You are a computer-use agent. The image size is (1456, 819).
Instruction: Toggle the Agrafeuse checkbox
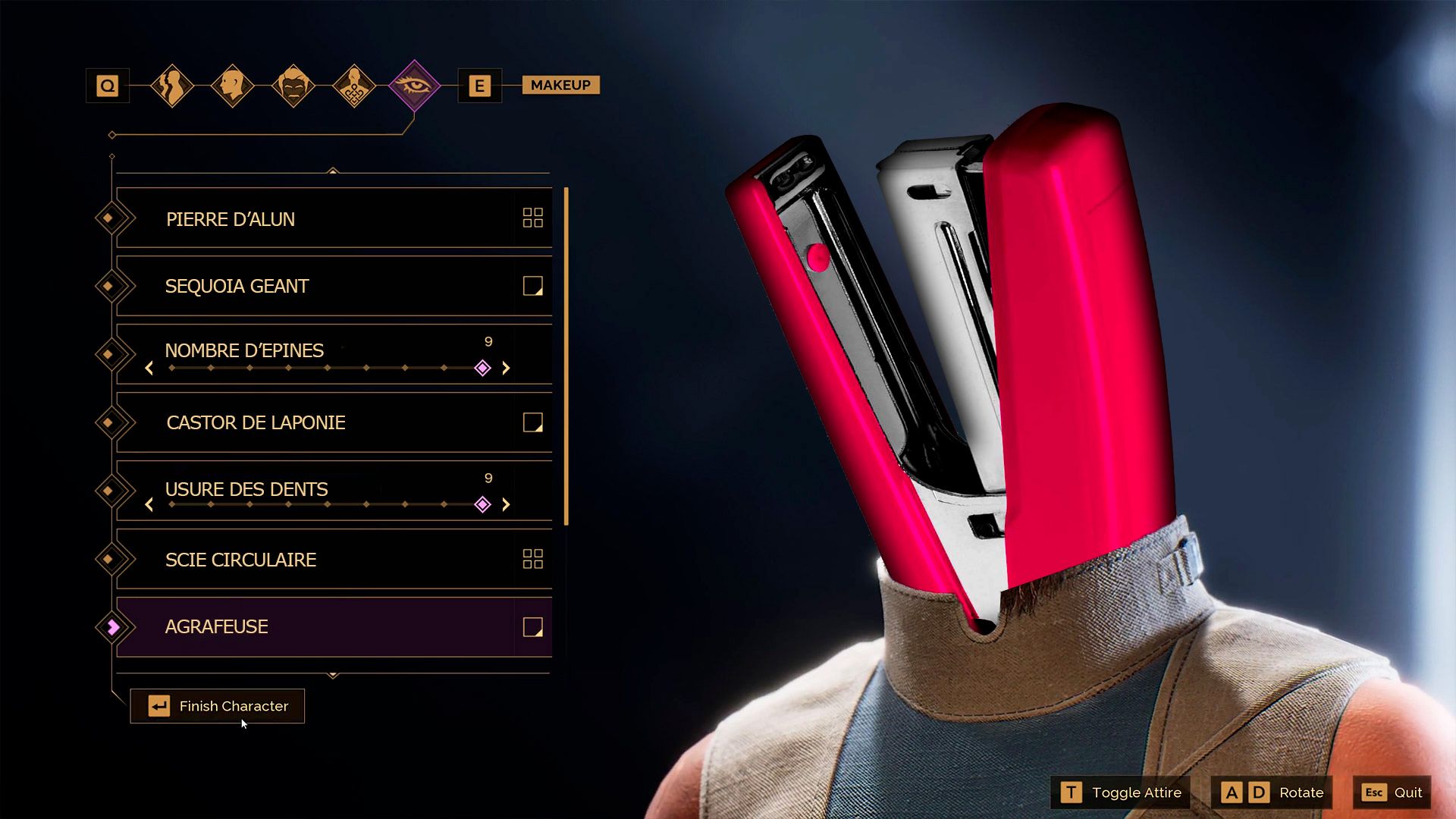(532, 627)
